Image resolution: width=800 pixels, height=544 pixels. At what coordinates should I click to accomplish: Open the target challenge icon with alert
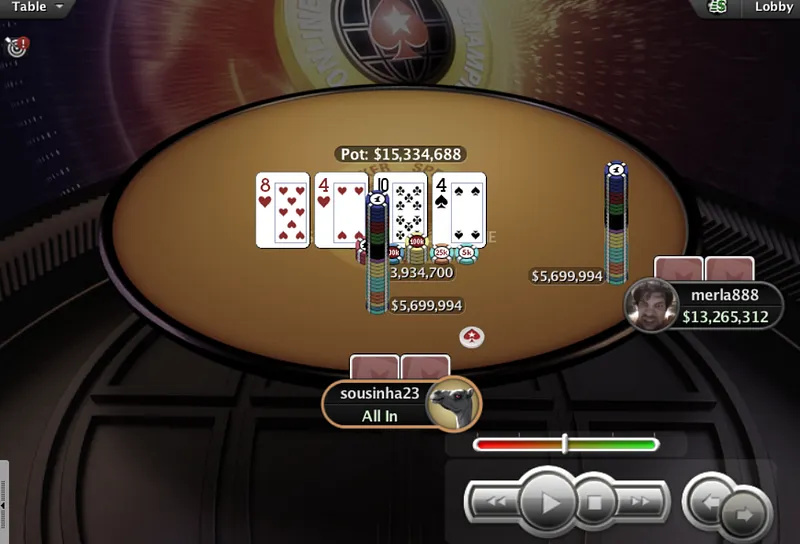(16, 46)
